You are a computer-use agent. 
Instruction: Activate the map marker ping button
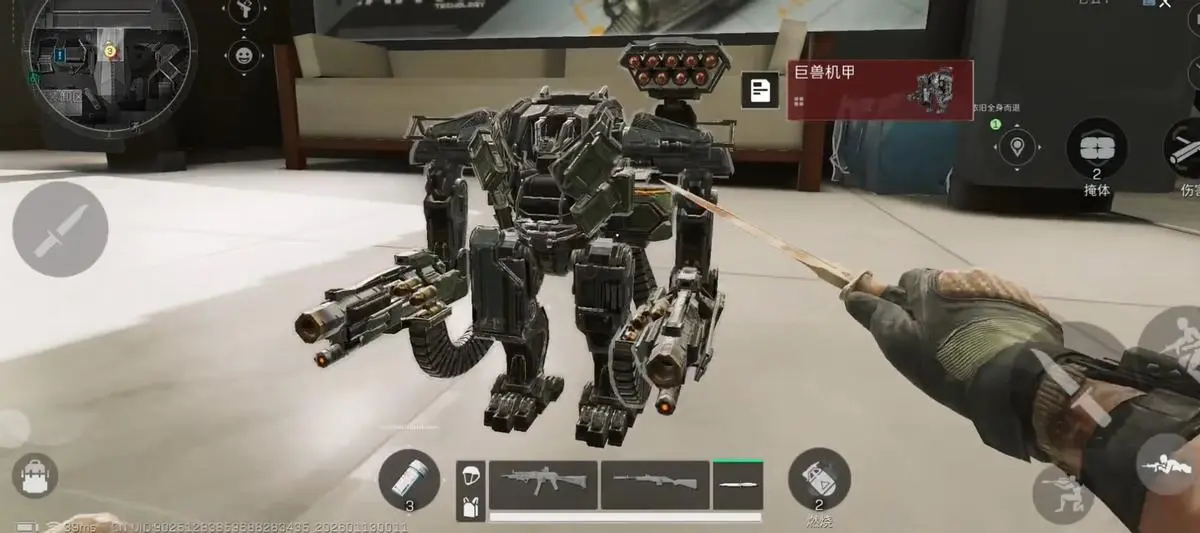click(x=1018, y=148)
